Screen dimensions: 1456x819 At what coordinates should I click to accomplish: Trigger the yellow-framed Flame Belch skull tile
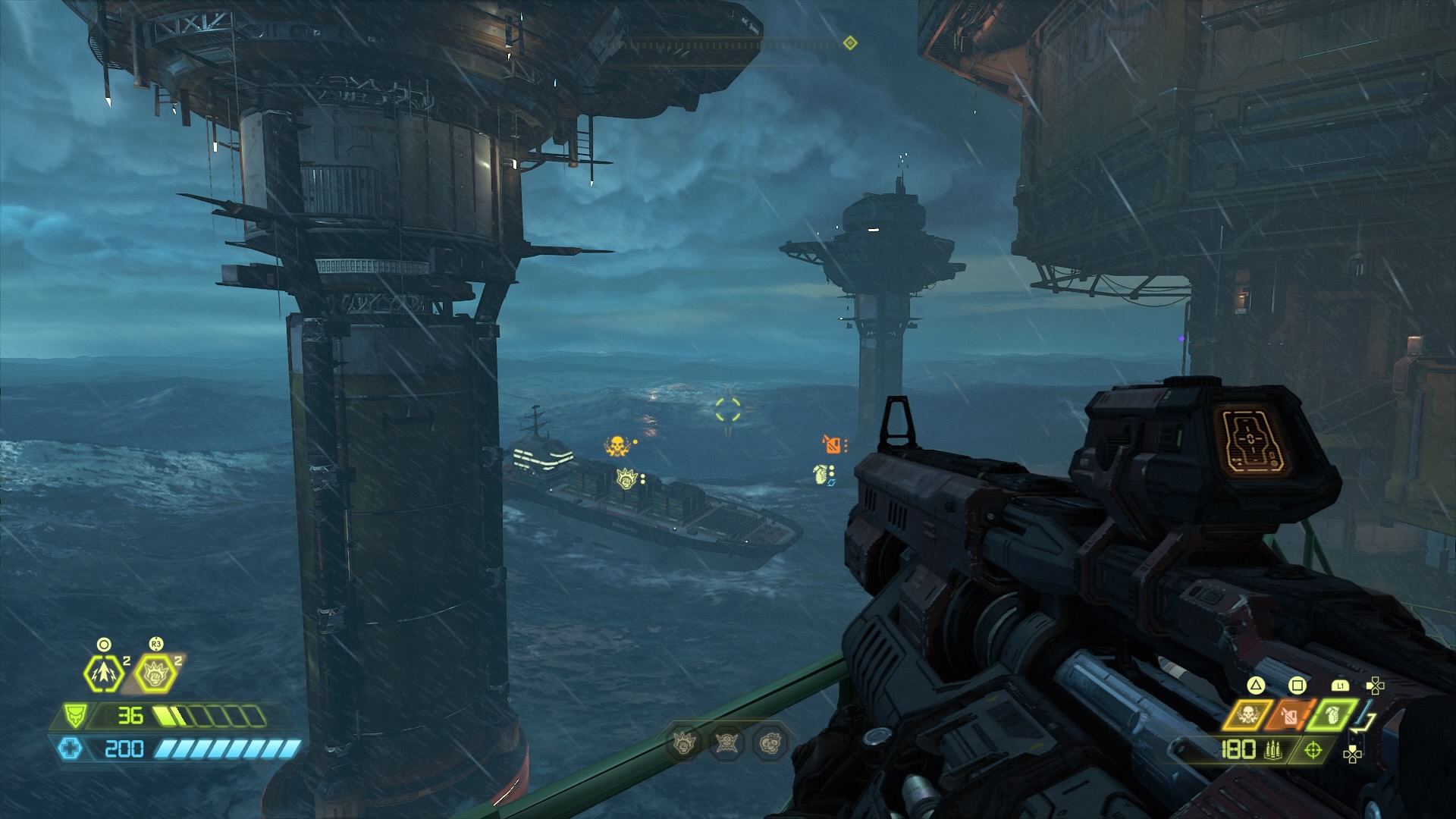tap(1247, 714)
